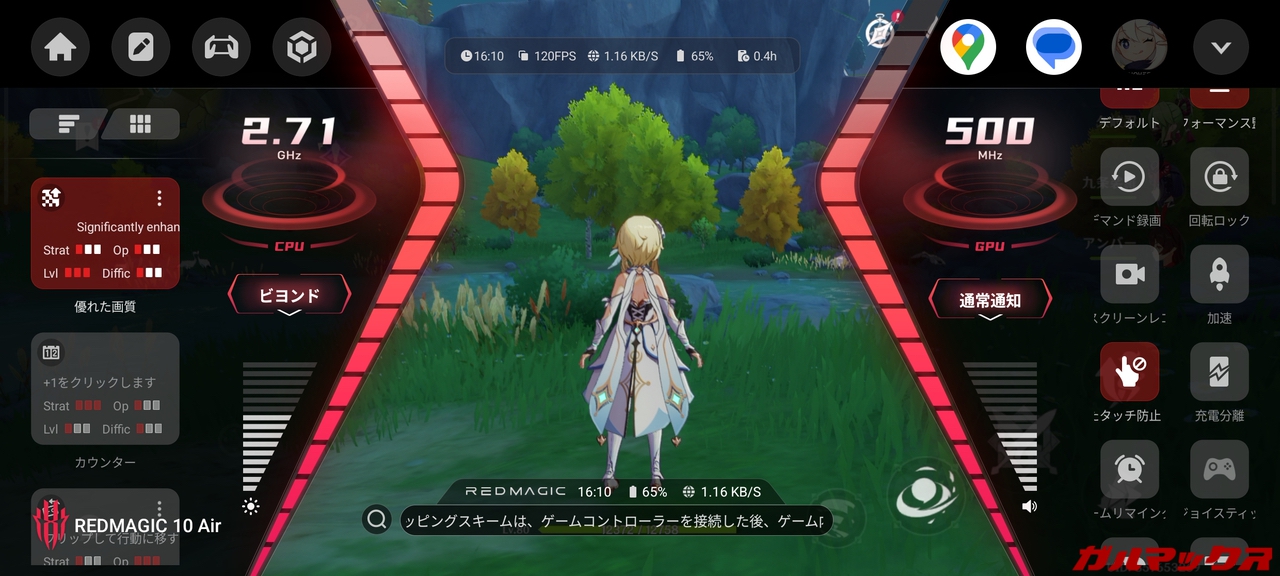
Task: Toggle the 回転ロック rotation lock
Action: (x=1219, y=178)
